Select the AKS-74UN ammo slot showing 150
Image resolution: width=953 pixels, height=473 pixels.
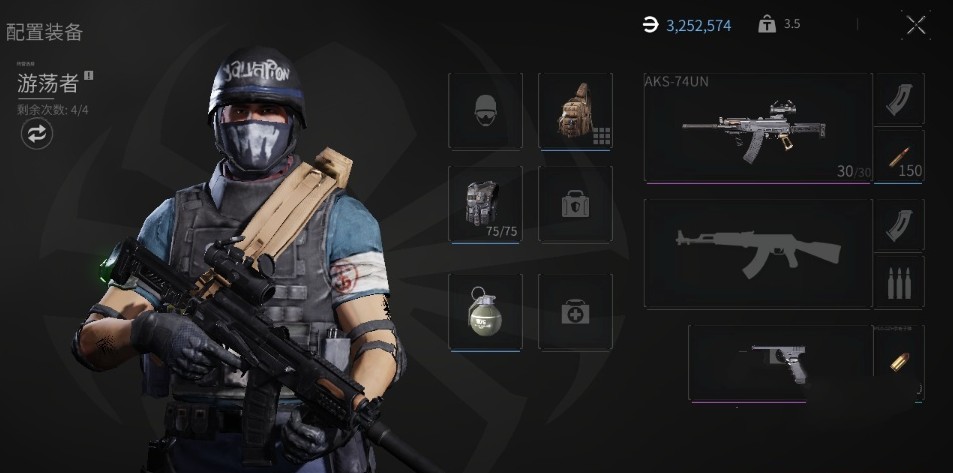coord(899,155)
